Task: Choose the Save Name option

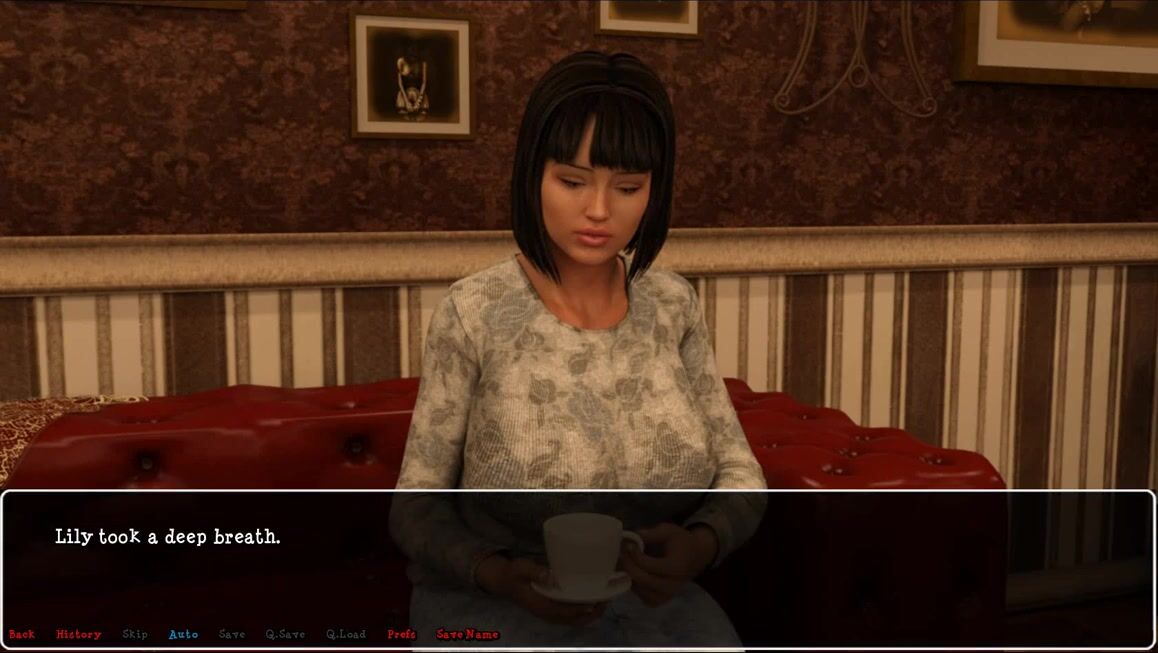Action: 467,634
